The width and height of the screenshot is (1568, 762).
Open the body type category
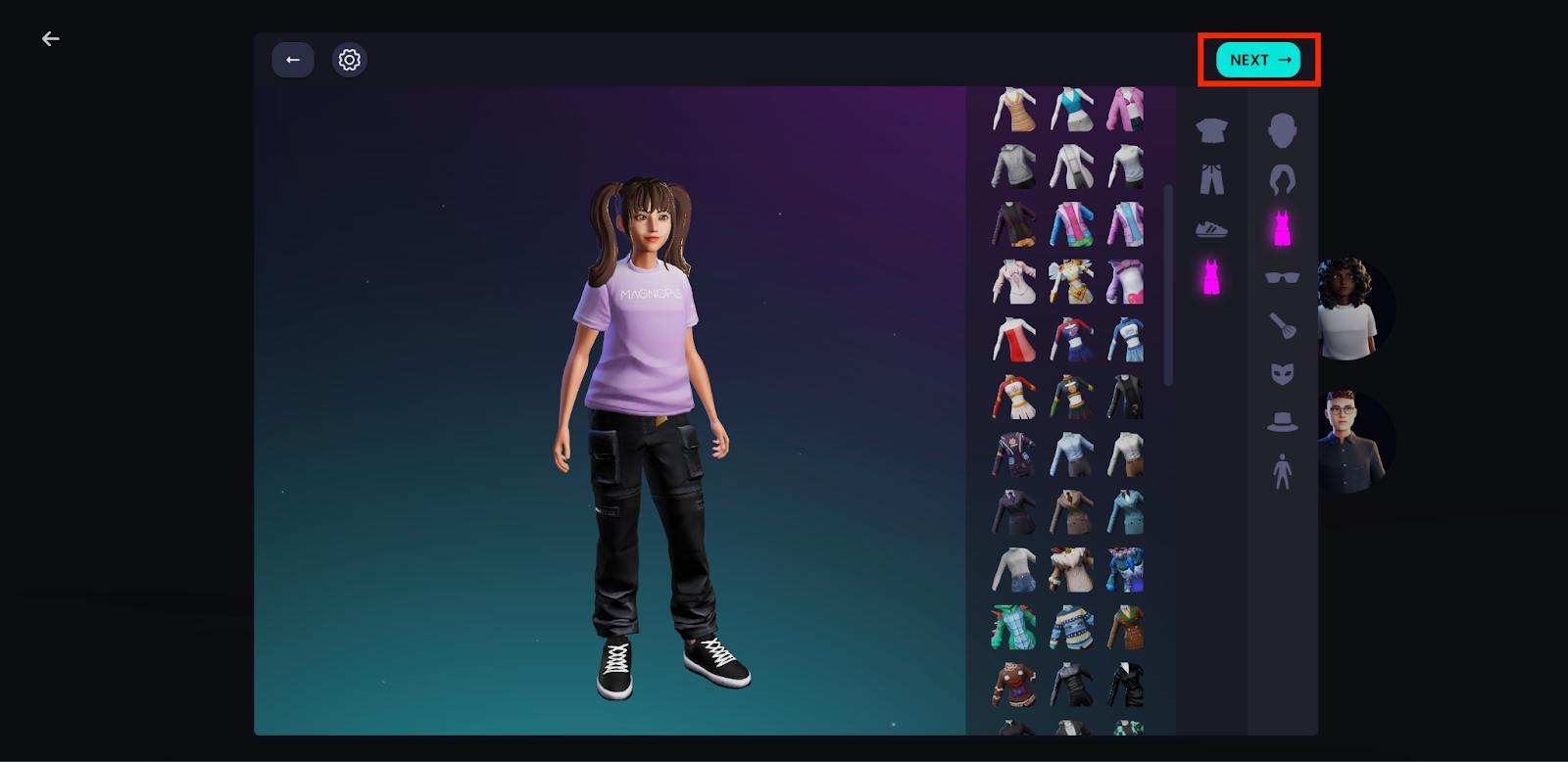click(x=1282, y=472)
